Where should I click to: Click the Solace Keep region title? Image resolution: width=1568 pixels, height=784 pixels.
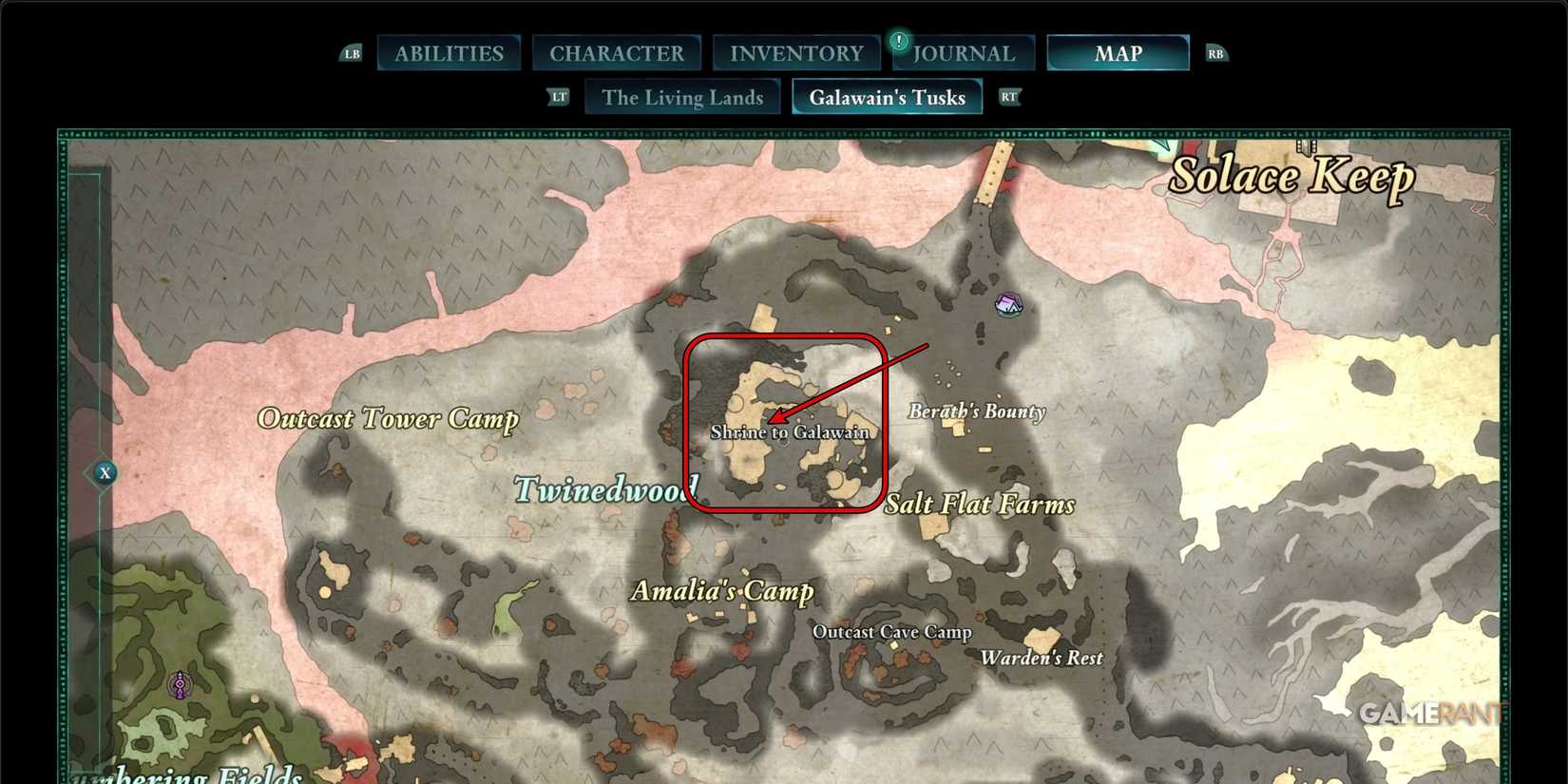tap(1292, 175)
